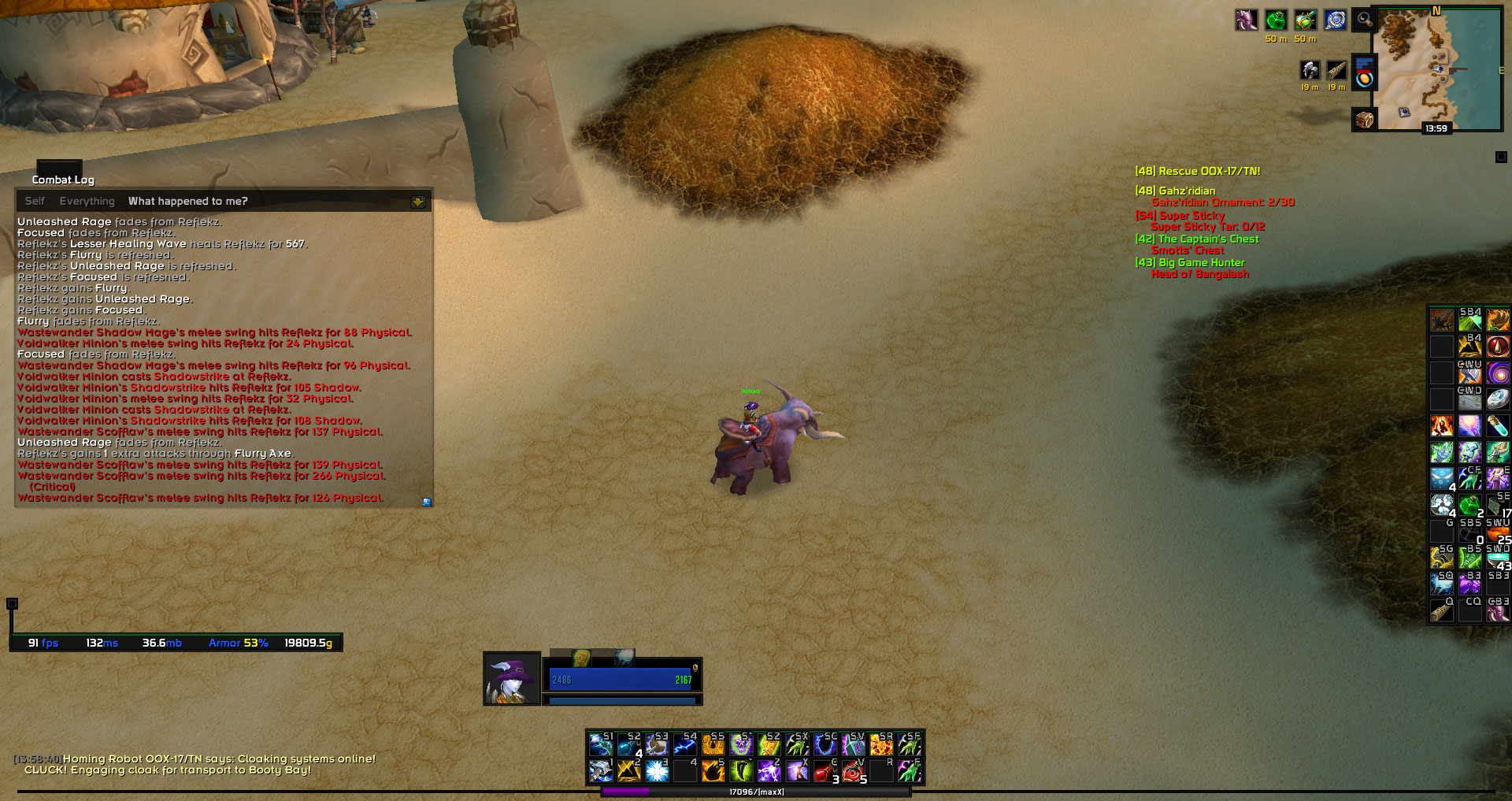Select the purple Elekk mount icon near the minimap

(1247, 19)
